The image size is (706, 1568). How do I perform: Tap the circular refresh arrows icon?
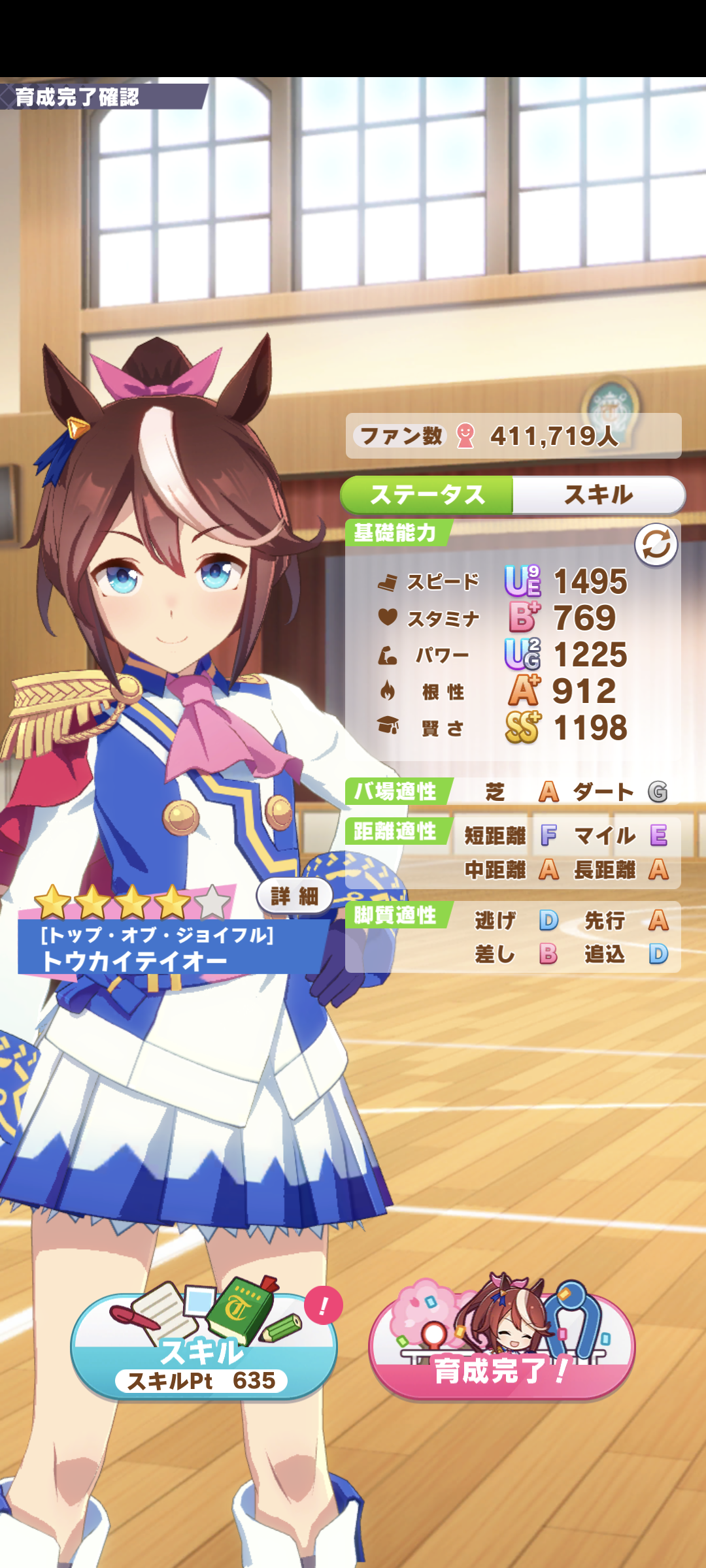click(x=656, y=544)
